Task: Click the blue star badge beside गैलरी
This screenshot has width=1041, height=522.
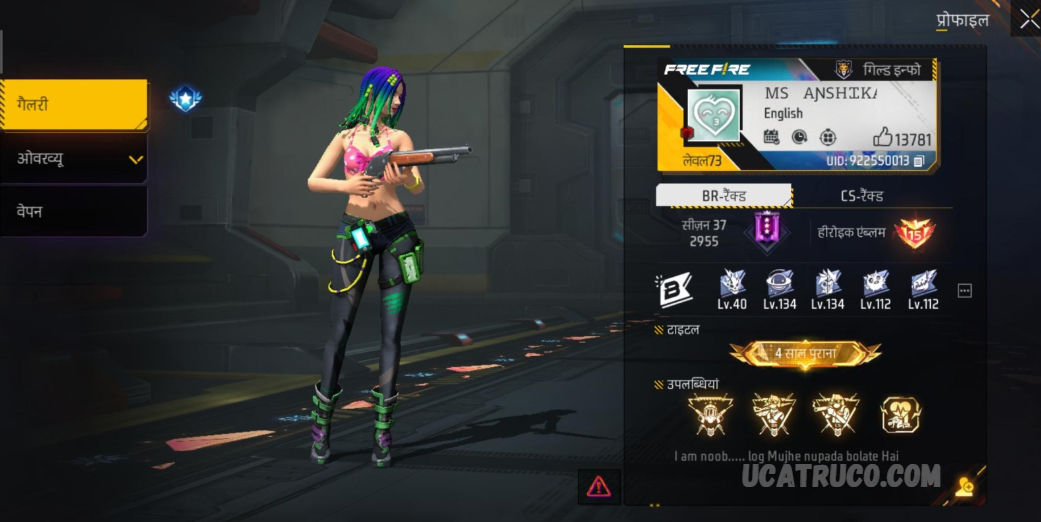Action: [185, 98]
